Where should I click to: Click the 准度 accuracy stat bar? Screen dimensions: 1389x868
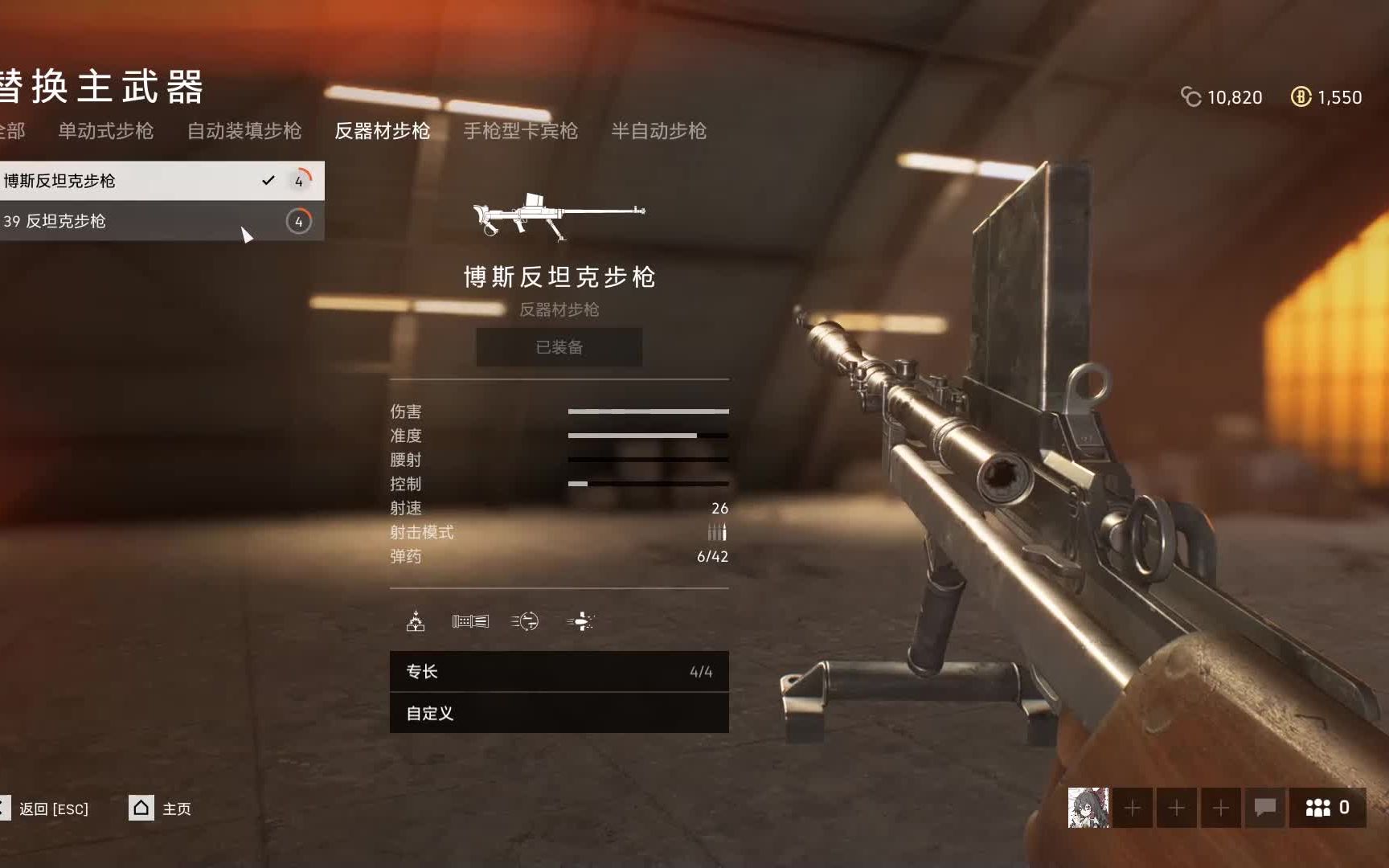(x=648, y=435)
